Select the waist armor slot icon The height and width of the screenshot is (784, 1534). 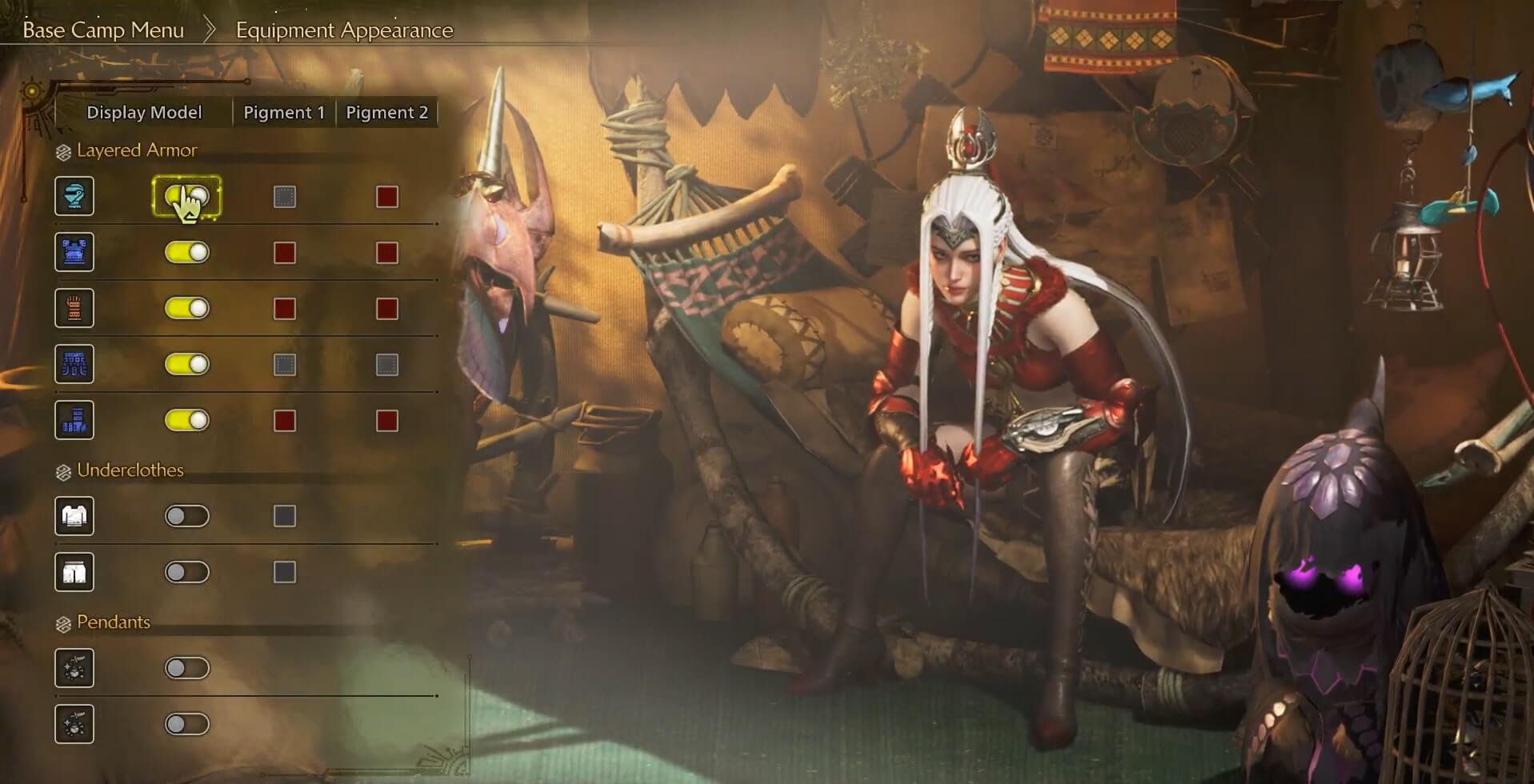point(74,363)
